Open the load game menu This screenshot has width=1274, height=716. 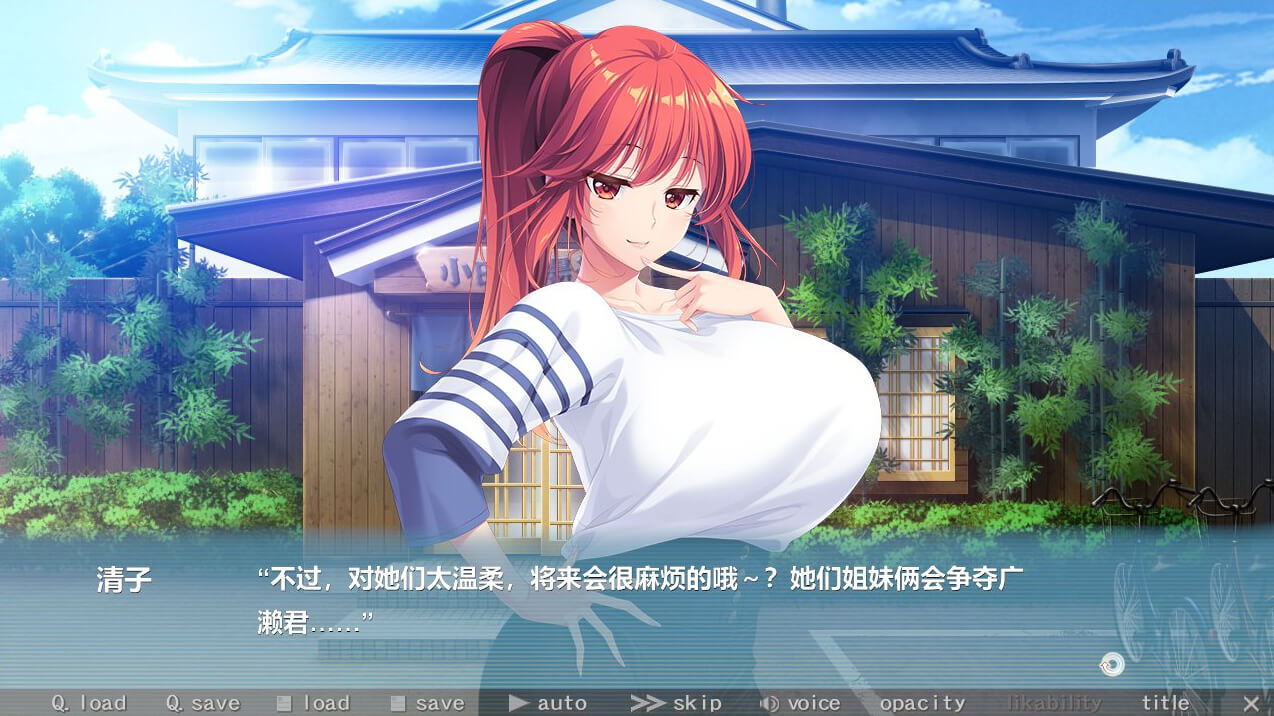click(313, 703)
